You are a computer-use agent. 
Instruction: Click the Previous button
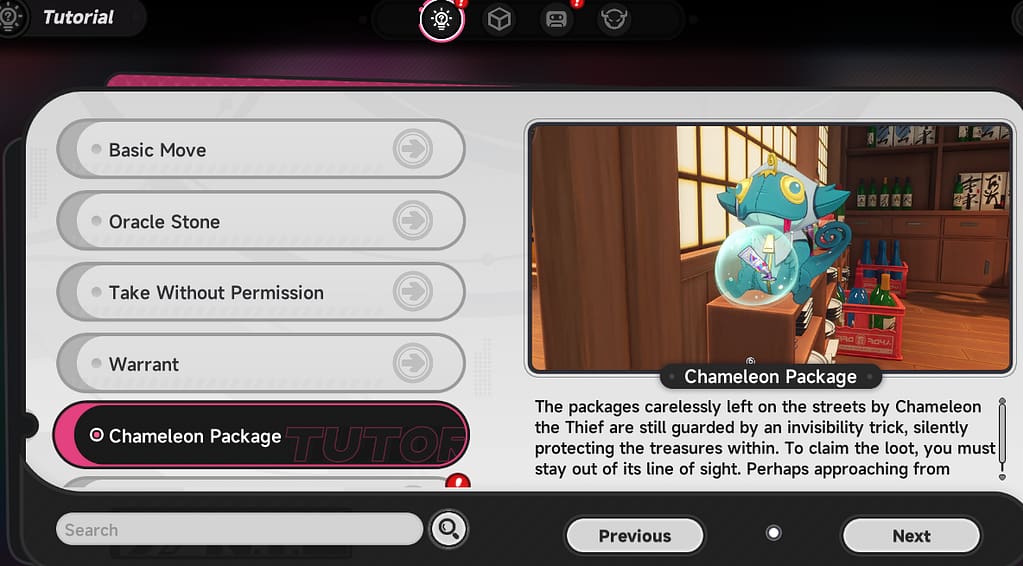(x=634, y=536)
